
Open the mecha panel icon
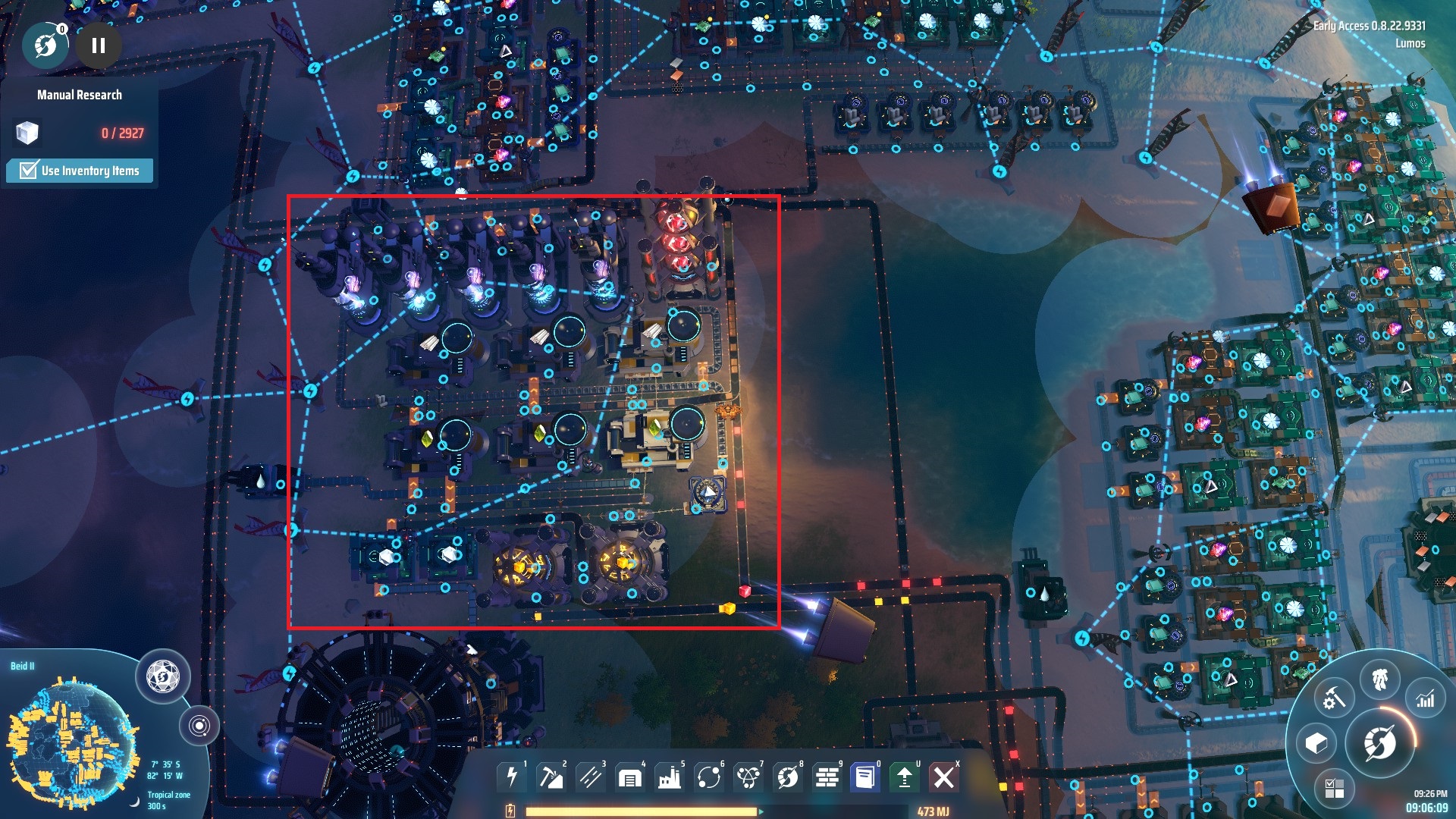(1380, 677)
